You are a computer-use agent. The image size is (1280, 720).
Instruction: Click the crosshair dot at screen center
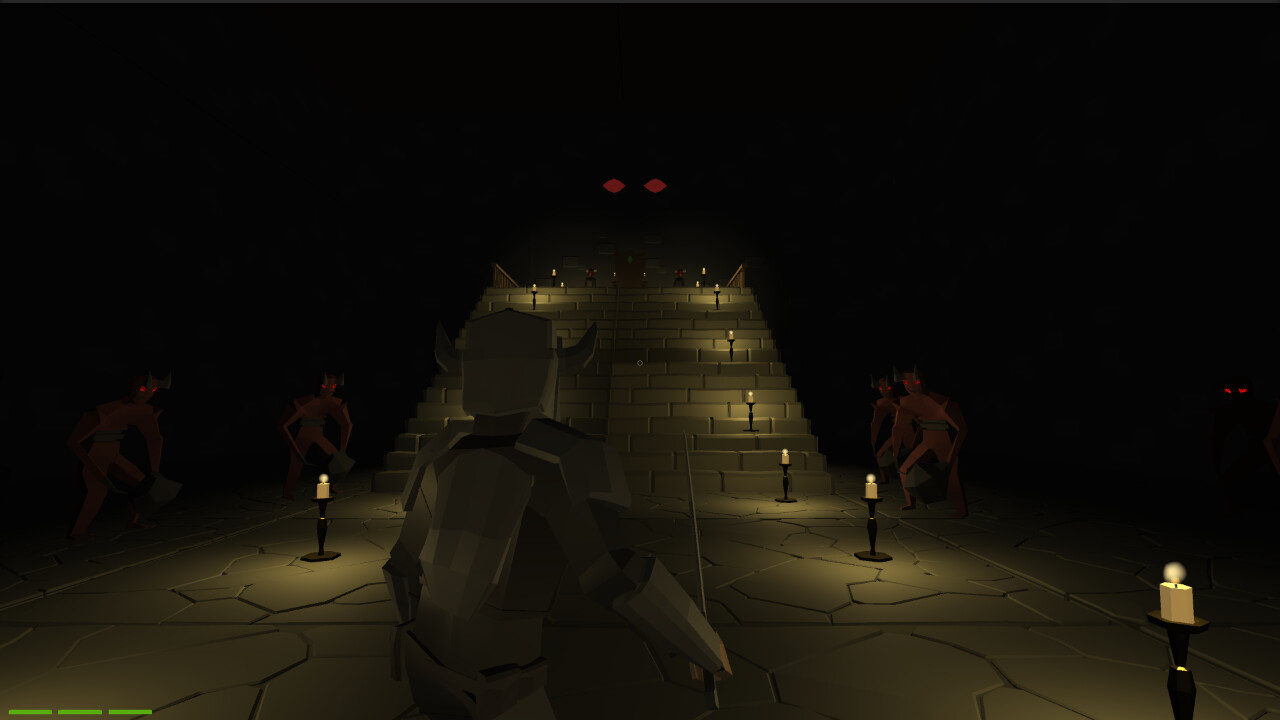click(x=640, y=360)
